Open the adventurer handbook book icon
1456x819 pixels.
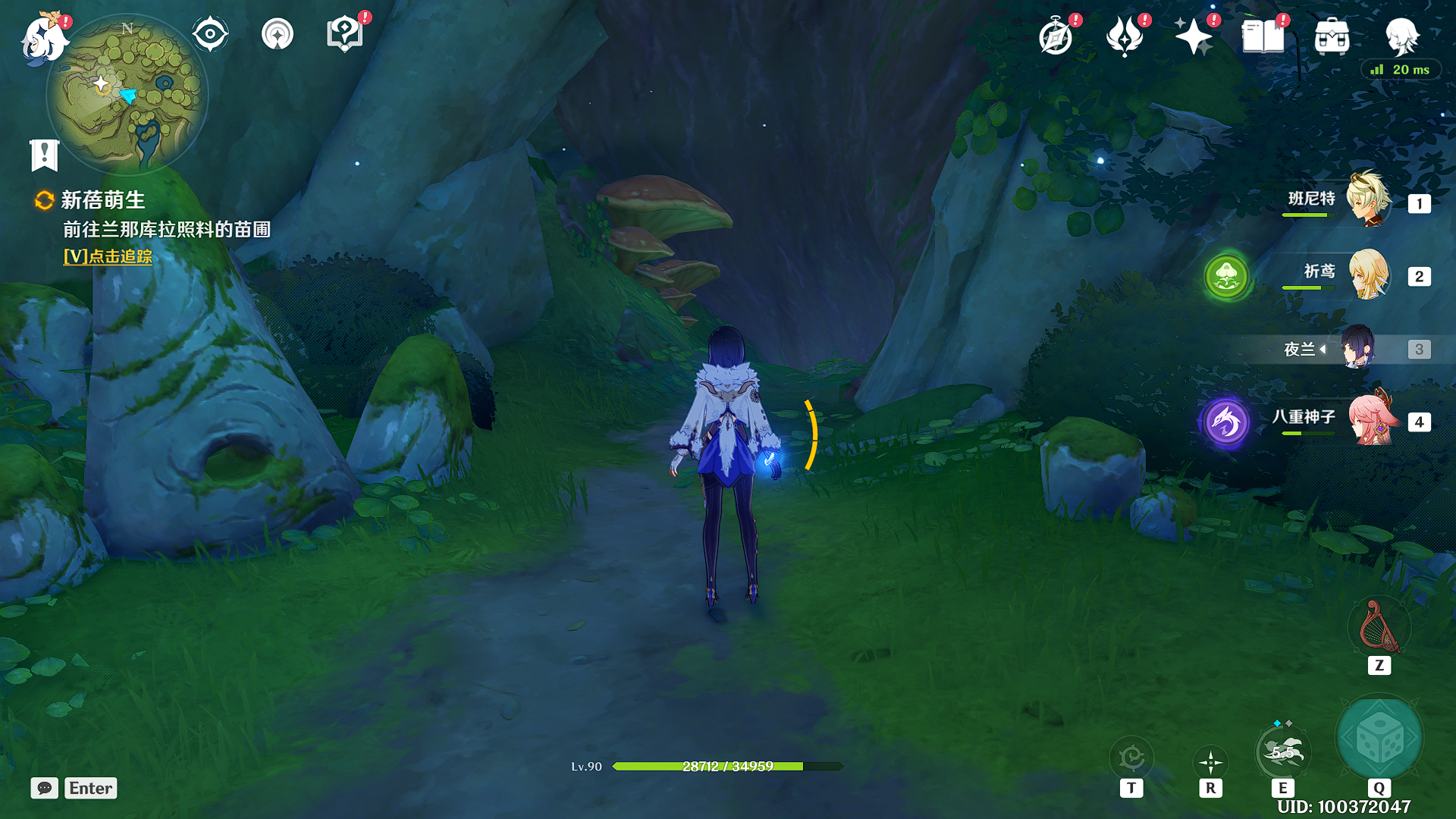(x=1263, y=36)
